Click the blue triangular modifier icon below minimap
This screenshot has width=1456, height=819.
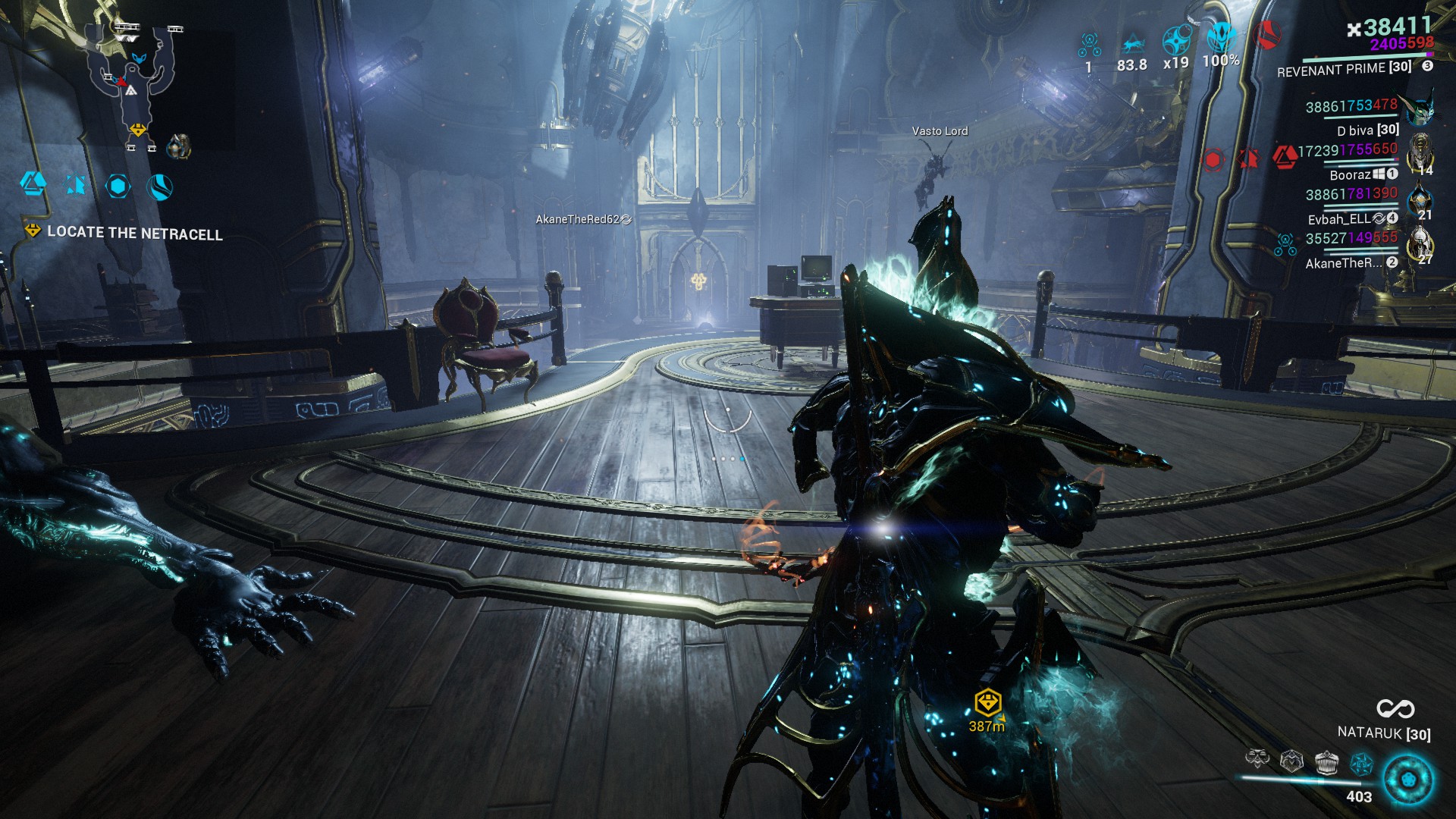[33, 183]
